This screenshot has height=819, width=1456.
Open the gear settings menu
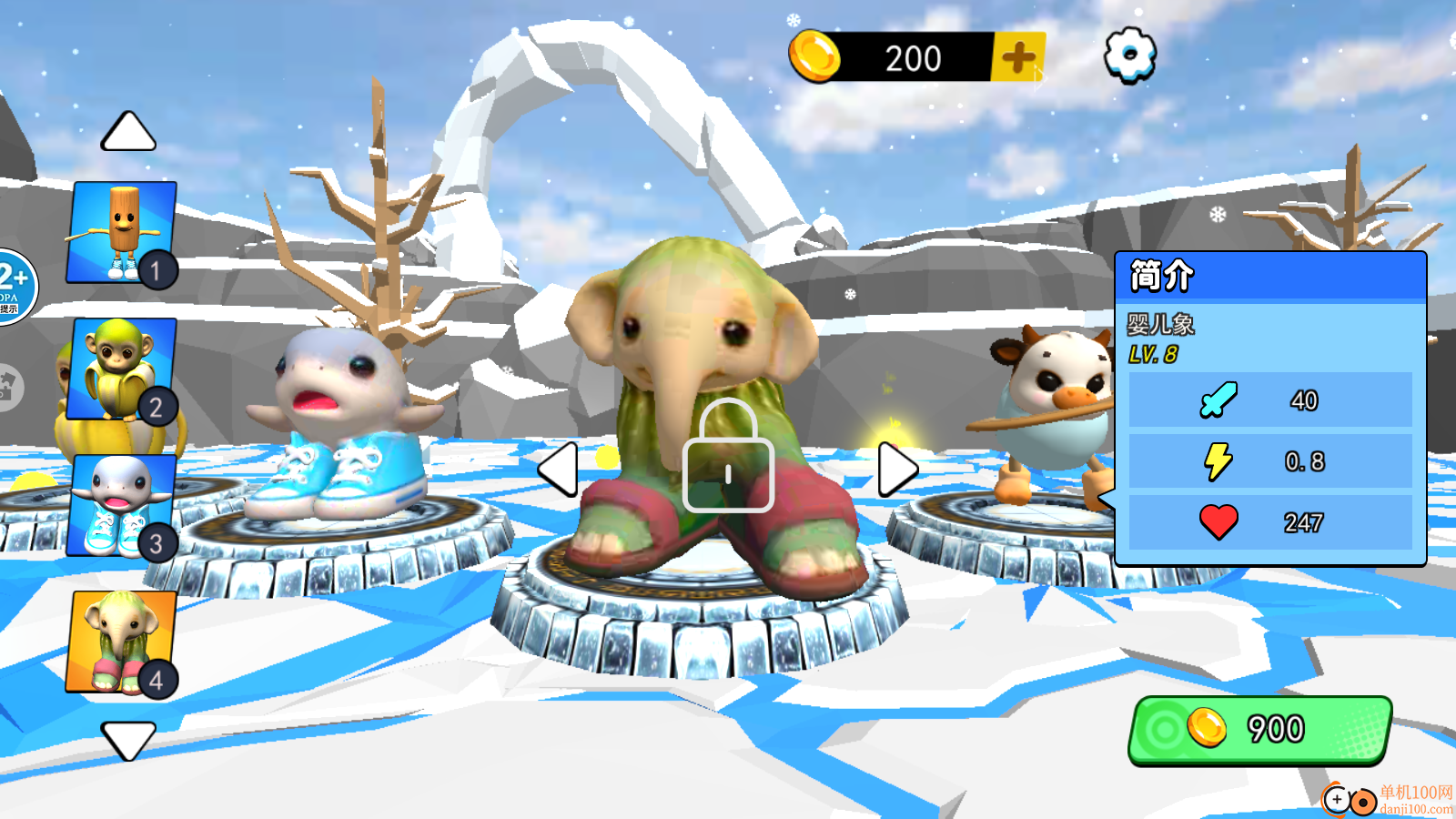[x=1129, y=55]
